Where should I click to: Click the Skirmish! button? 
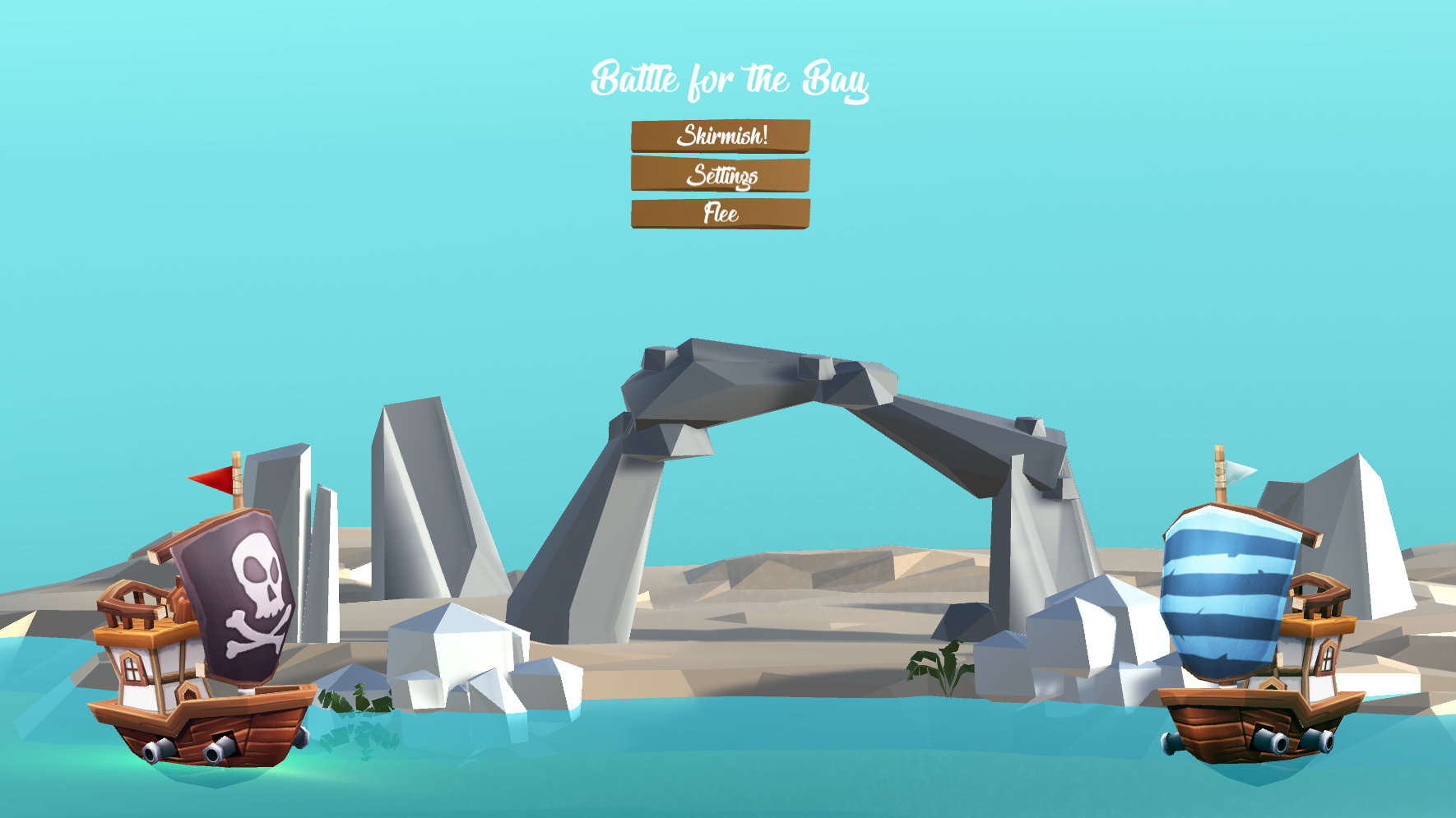coord(721,136)
